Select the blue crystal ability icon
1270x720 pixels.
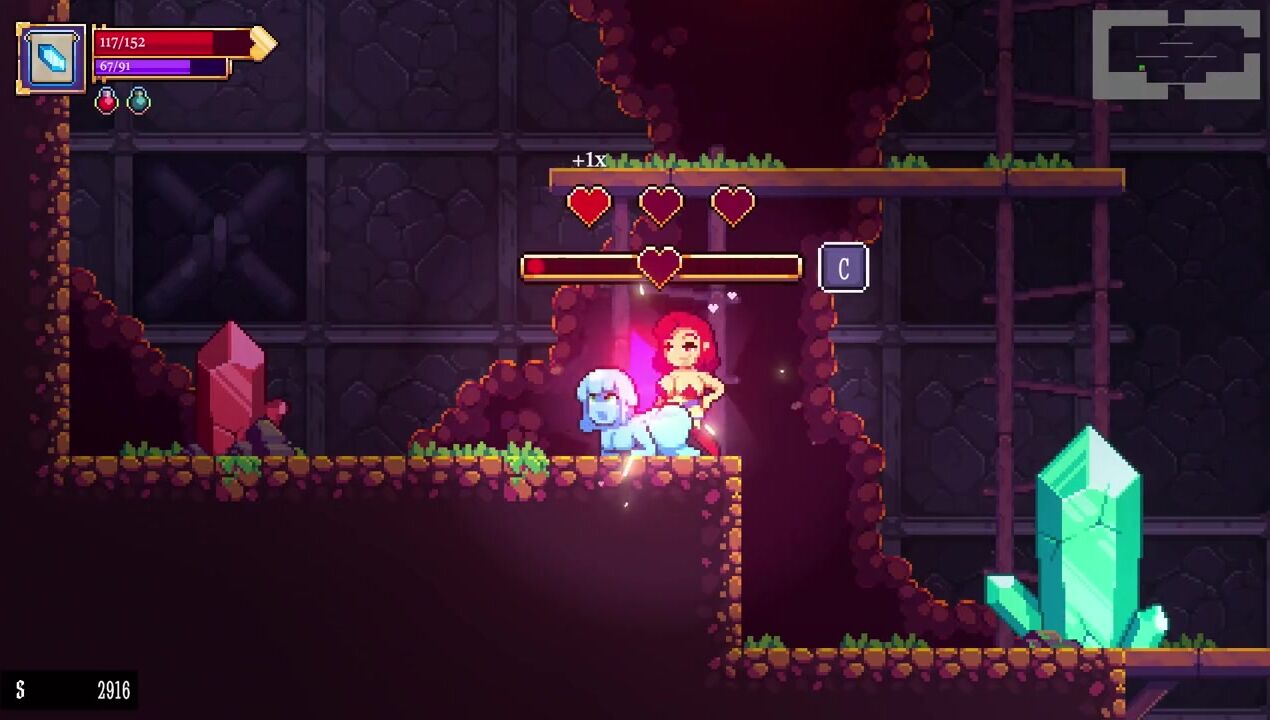click(53, 59)
